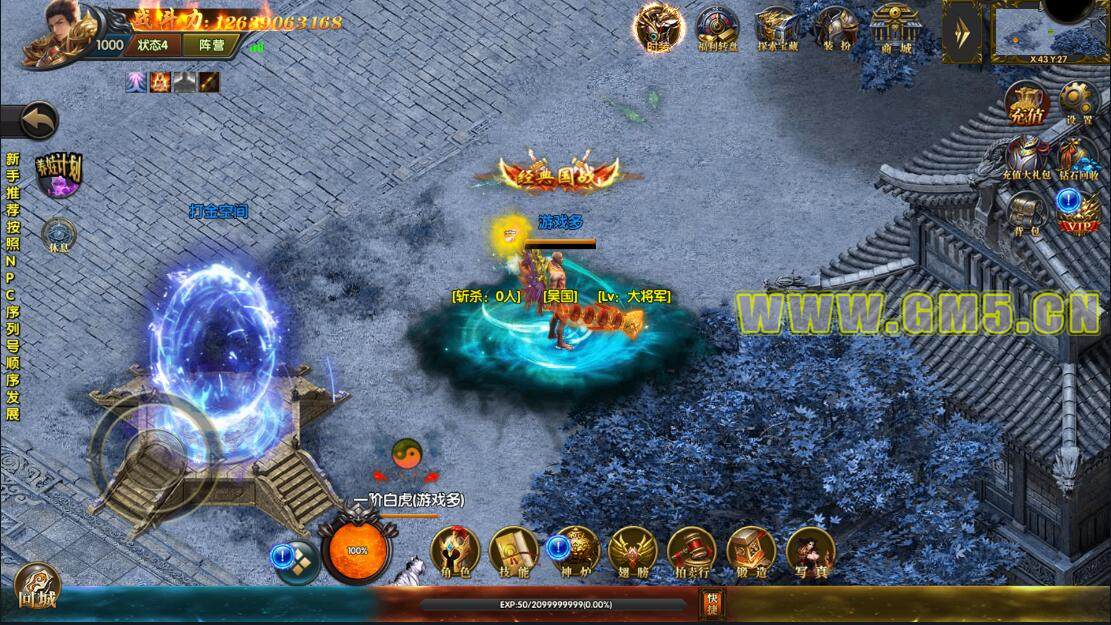Open the 充值 recharge icon
The width and height of the screenshot is (1111, 625).
pyautogui.click(x=1027, y=102)
